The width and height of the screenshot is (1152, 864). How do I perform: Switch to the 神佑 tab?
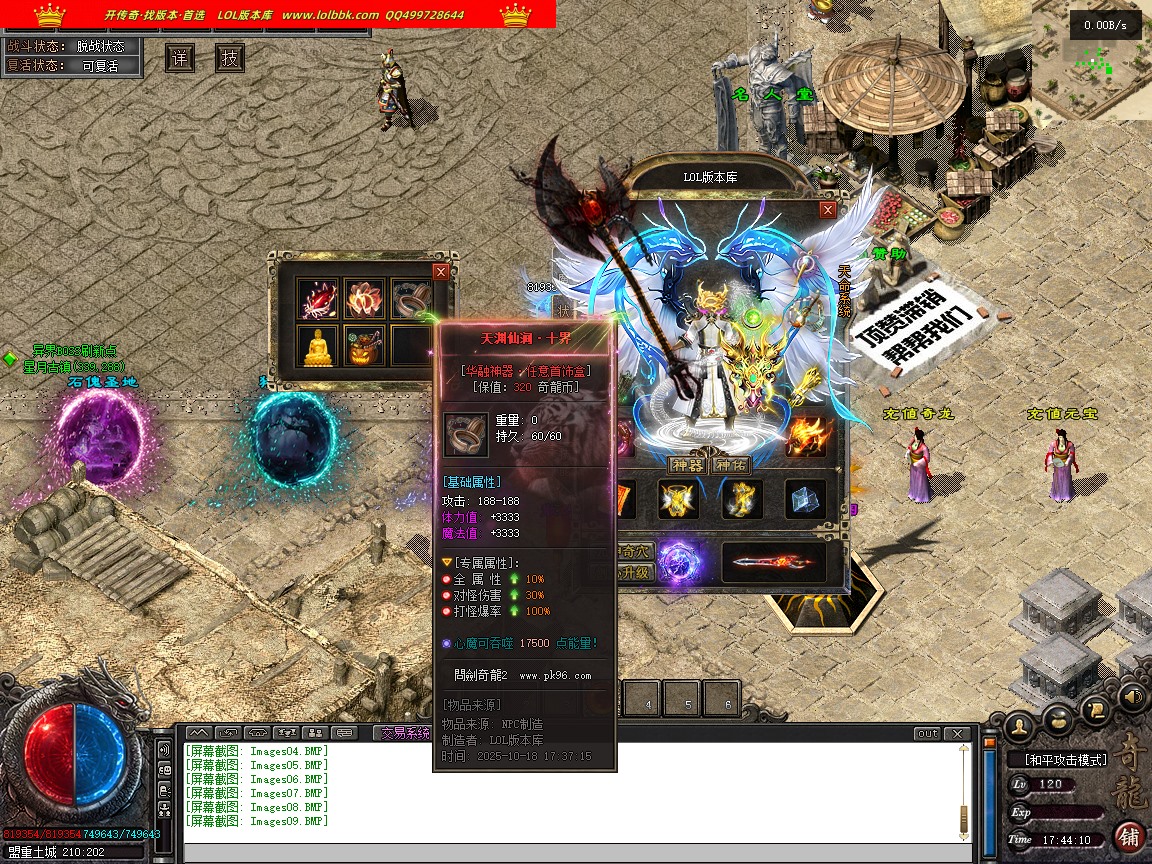[x=730, y=465]
